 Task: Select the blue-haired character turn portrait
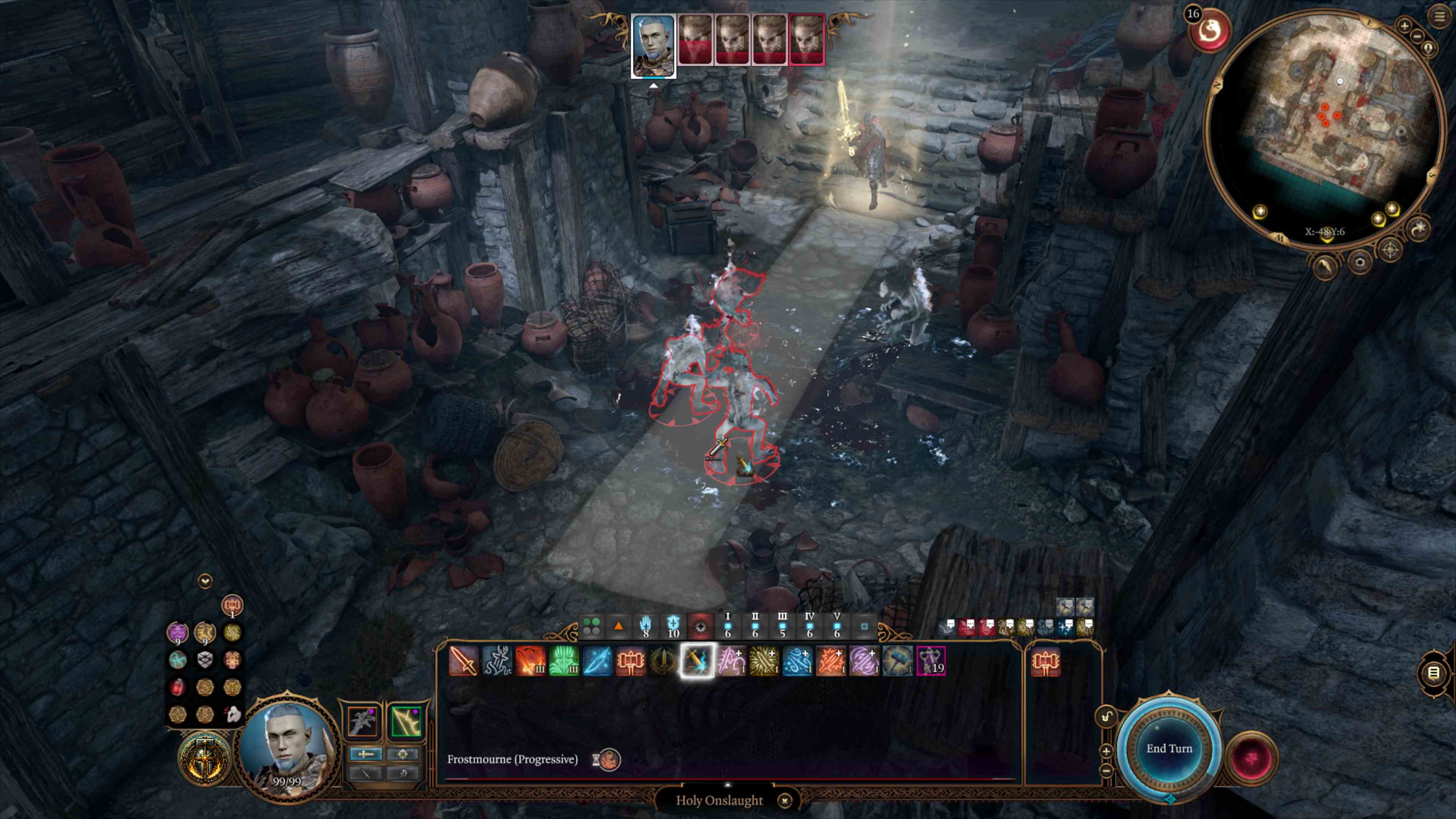pyautogui.click(x=653, y=45)
